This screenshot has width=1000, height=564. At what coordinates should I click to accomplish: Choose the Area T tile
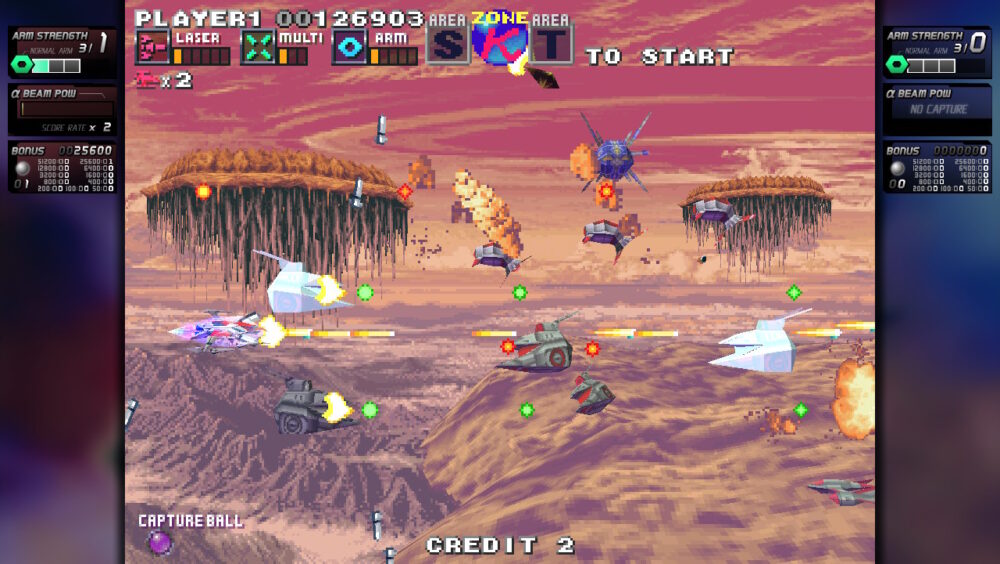click(551, 43)
